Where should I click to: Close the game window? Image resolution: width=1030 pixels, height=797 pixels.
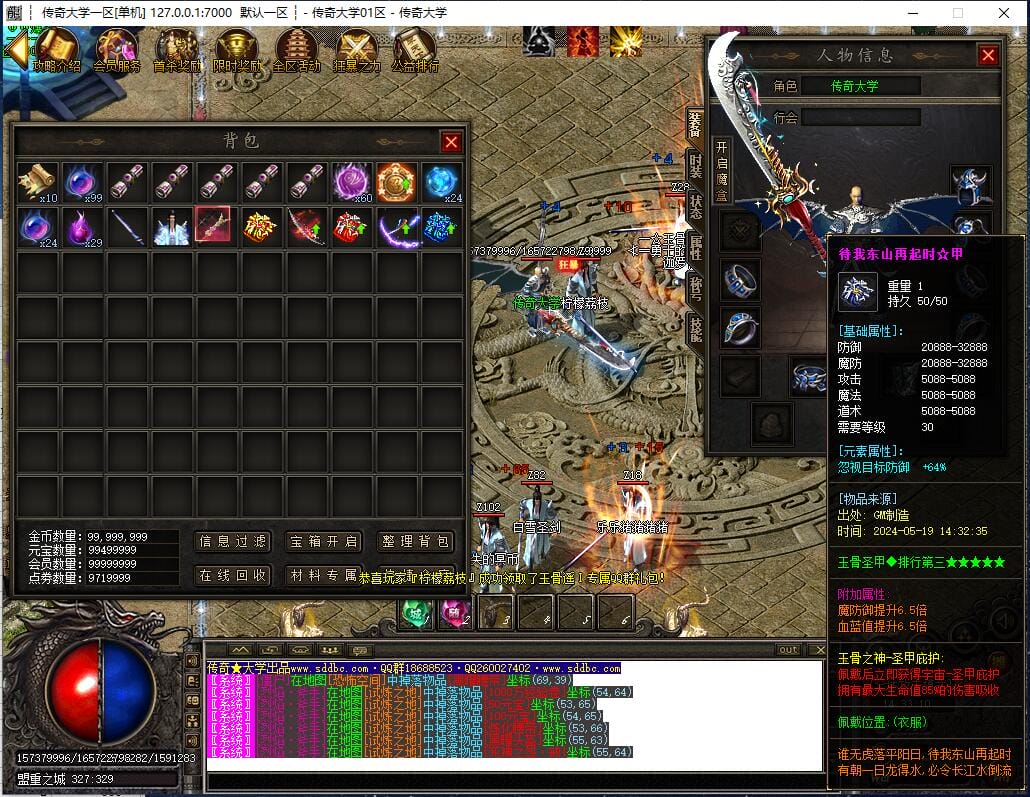coord(1004,12)
